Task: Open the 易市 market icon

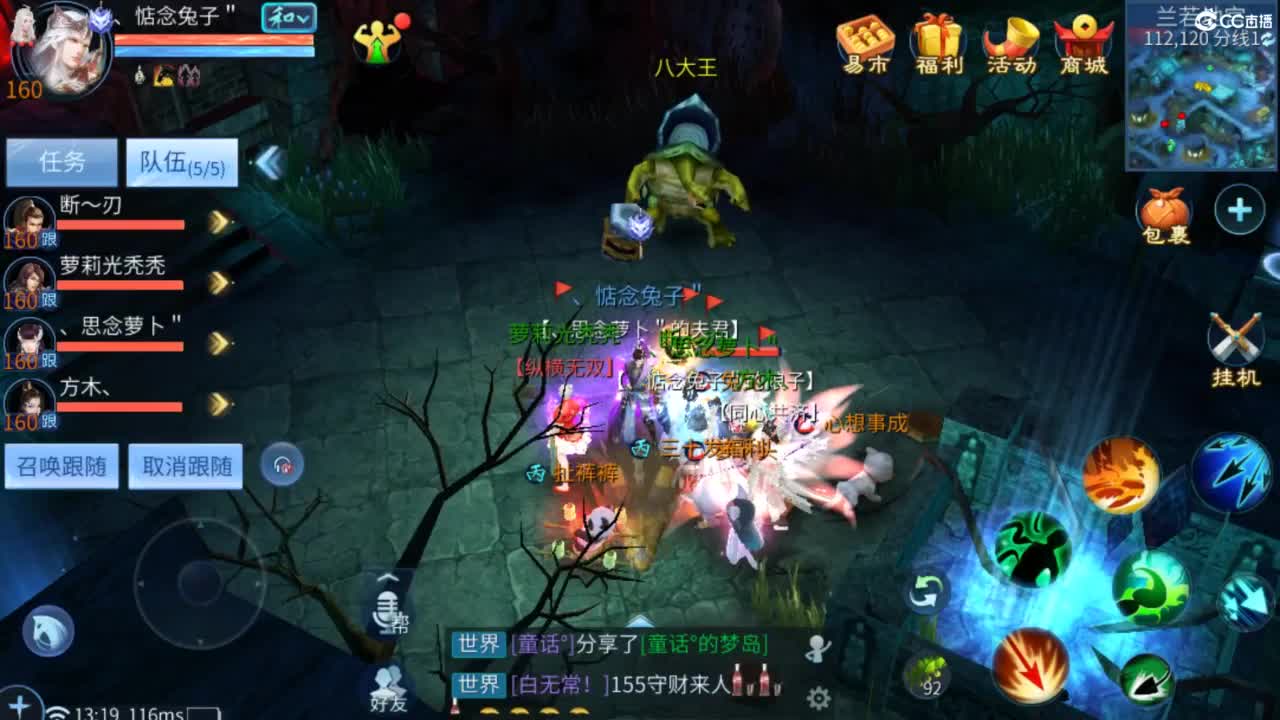Action: click(x=864, y=42)
